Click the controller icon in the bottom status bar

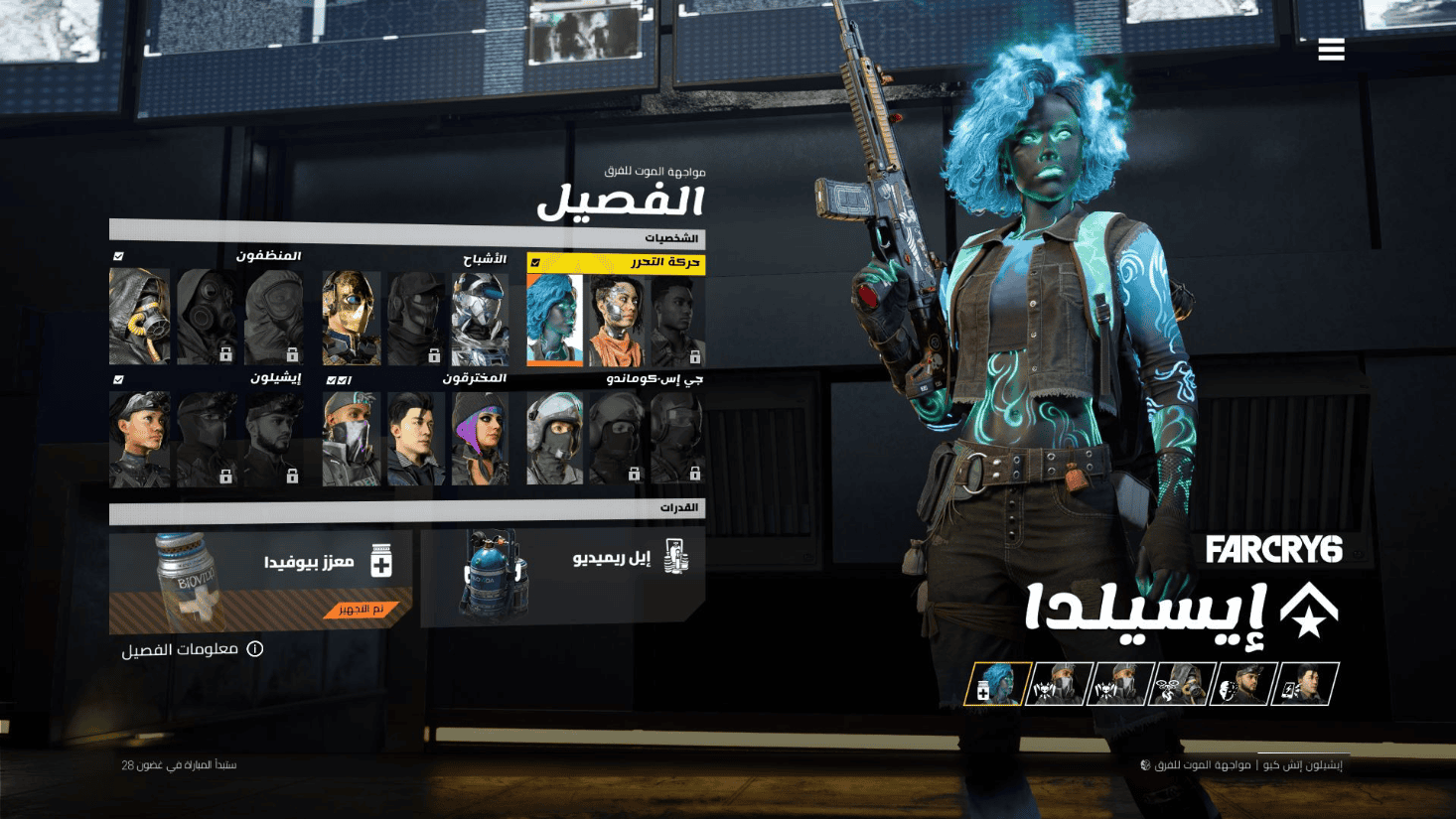pyautogui.click(x=1144, y=763)
